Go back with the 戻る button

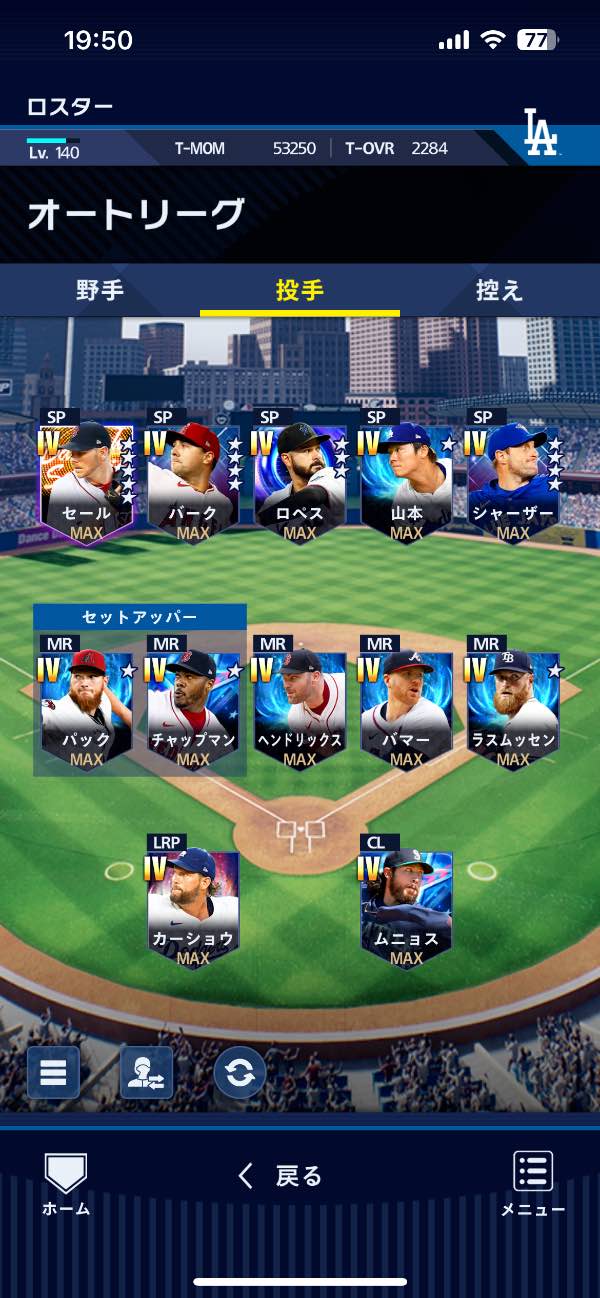[x=280, y=1176]
